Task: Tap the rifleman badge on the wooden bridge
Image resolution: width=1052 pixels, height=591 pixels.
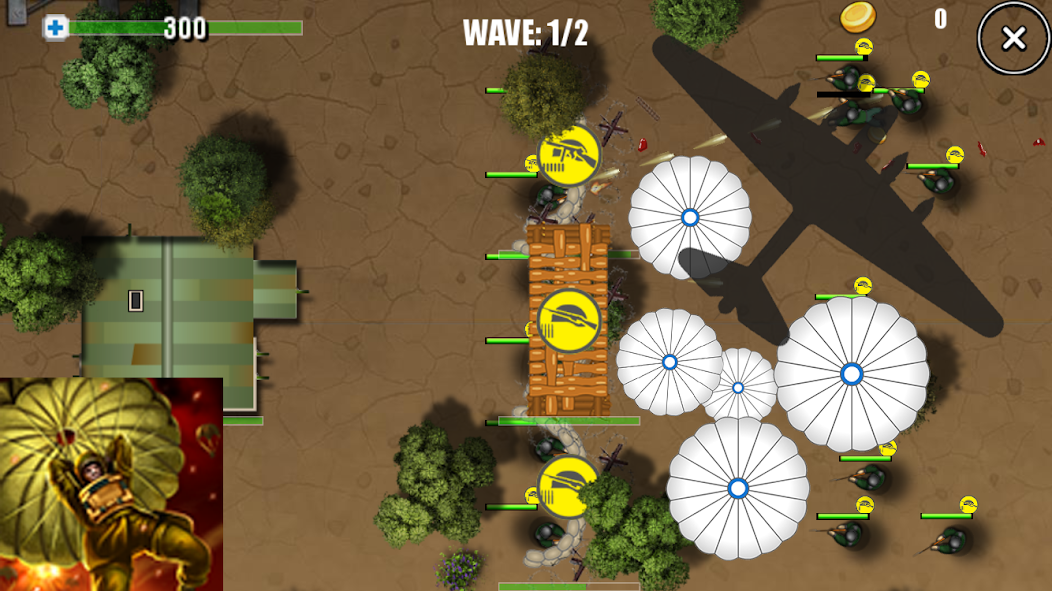Action: pyautogui.click(x=569, y=321)
